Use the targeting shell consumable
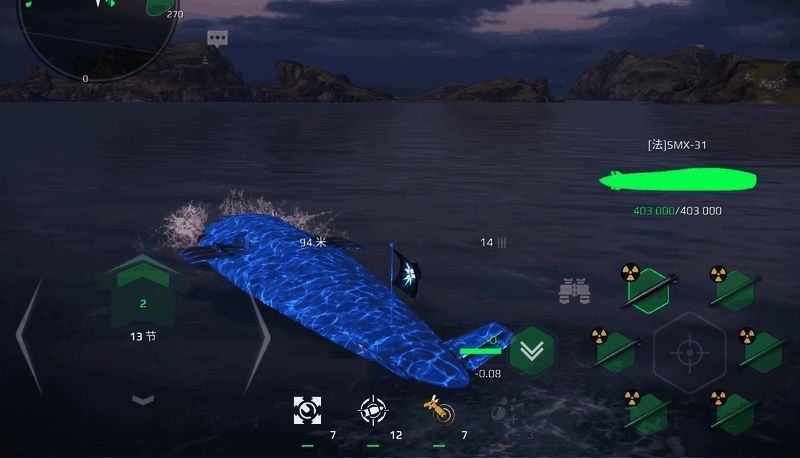This screenshot has height=458, width=800. click(373, 409)
